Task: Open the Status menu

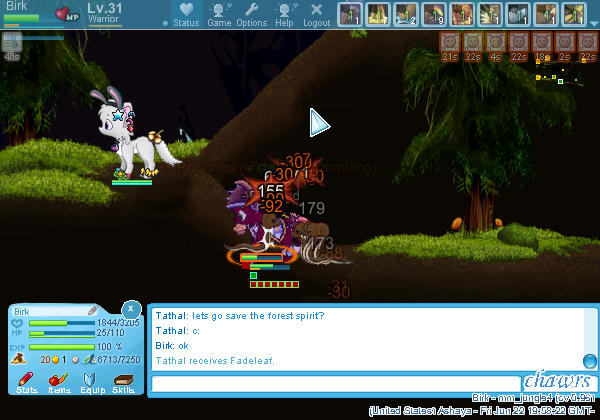Action: [x=185, y=14]
